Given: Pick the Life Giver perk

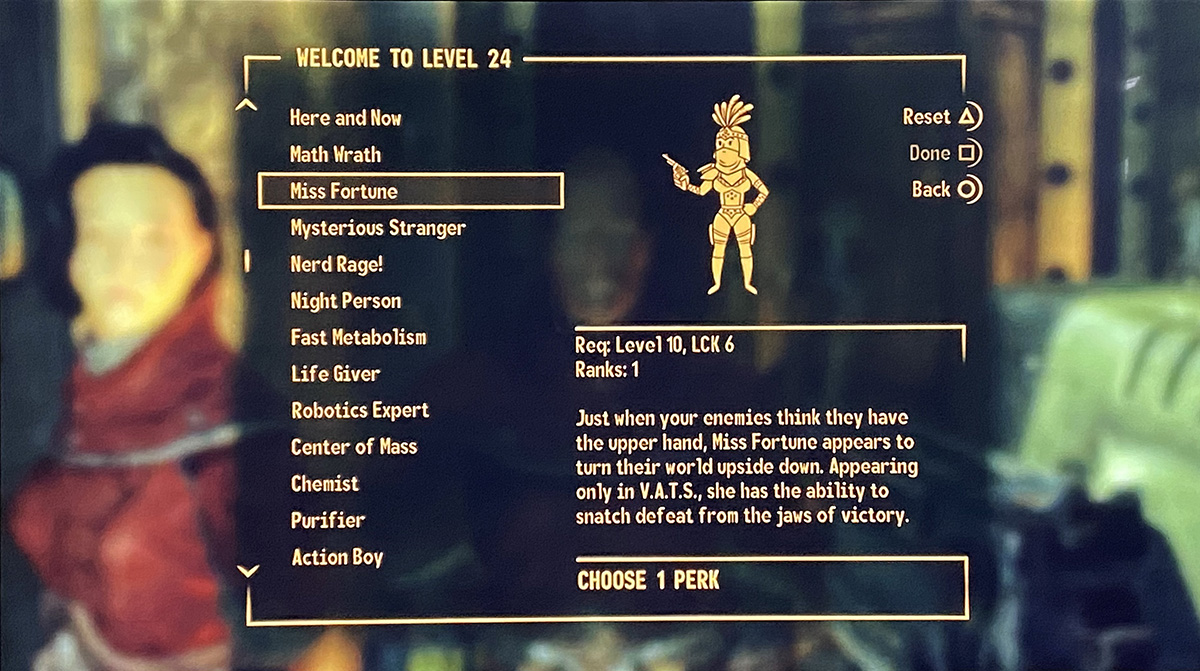Looking at the screenshot, I should point(335,374).
